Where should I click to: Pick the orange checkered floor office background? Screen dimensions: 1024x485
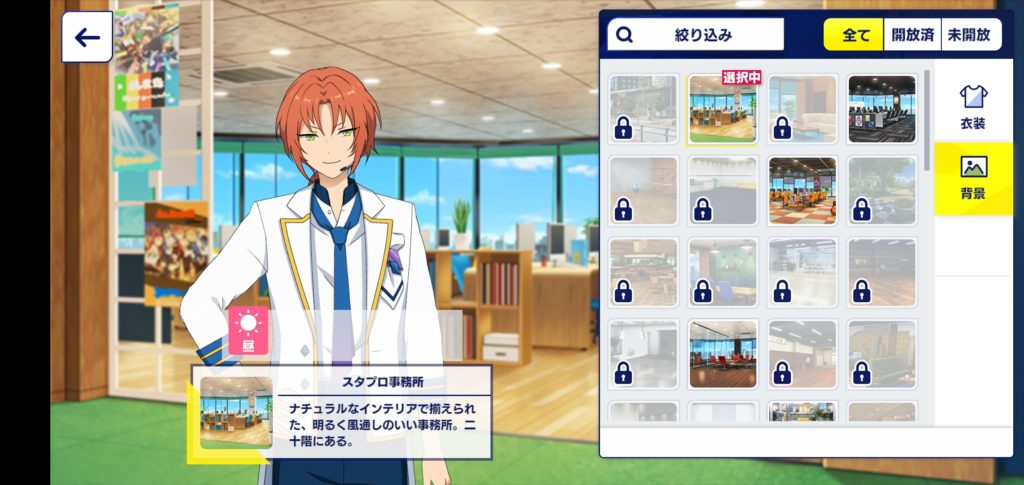pos(803,190)
